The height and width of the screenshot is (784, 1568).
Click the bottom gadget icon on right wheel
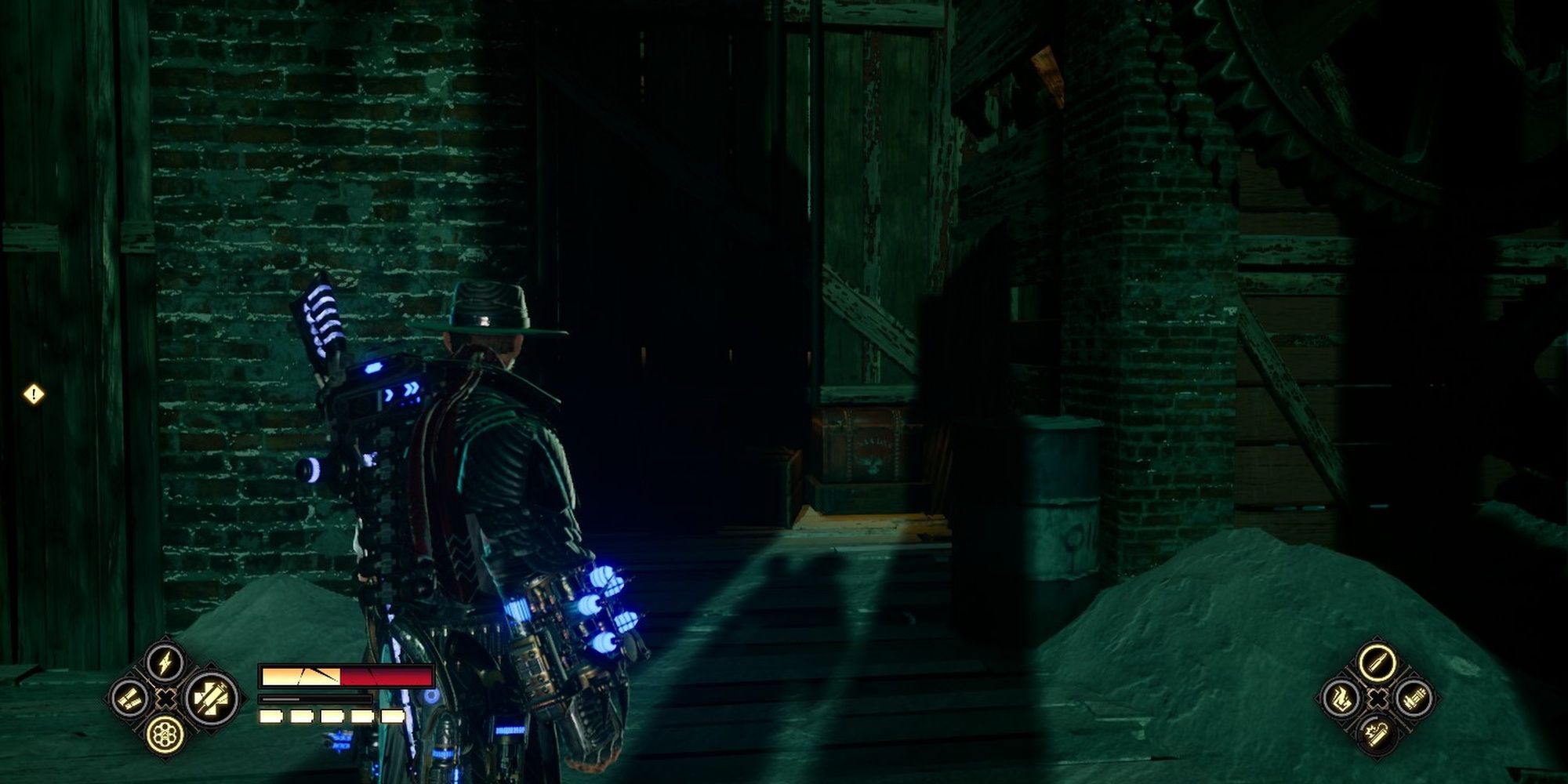pyautogui.click(x=1376, y=733)
